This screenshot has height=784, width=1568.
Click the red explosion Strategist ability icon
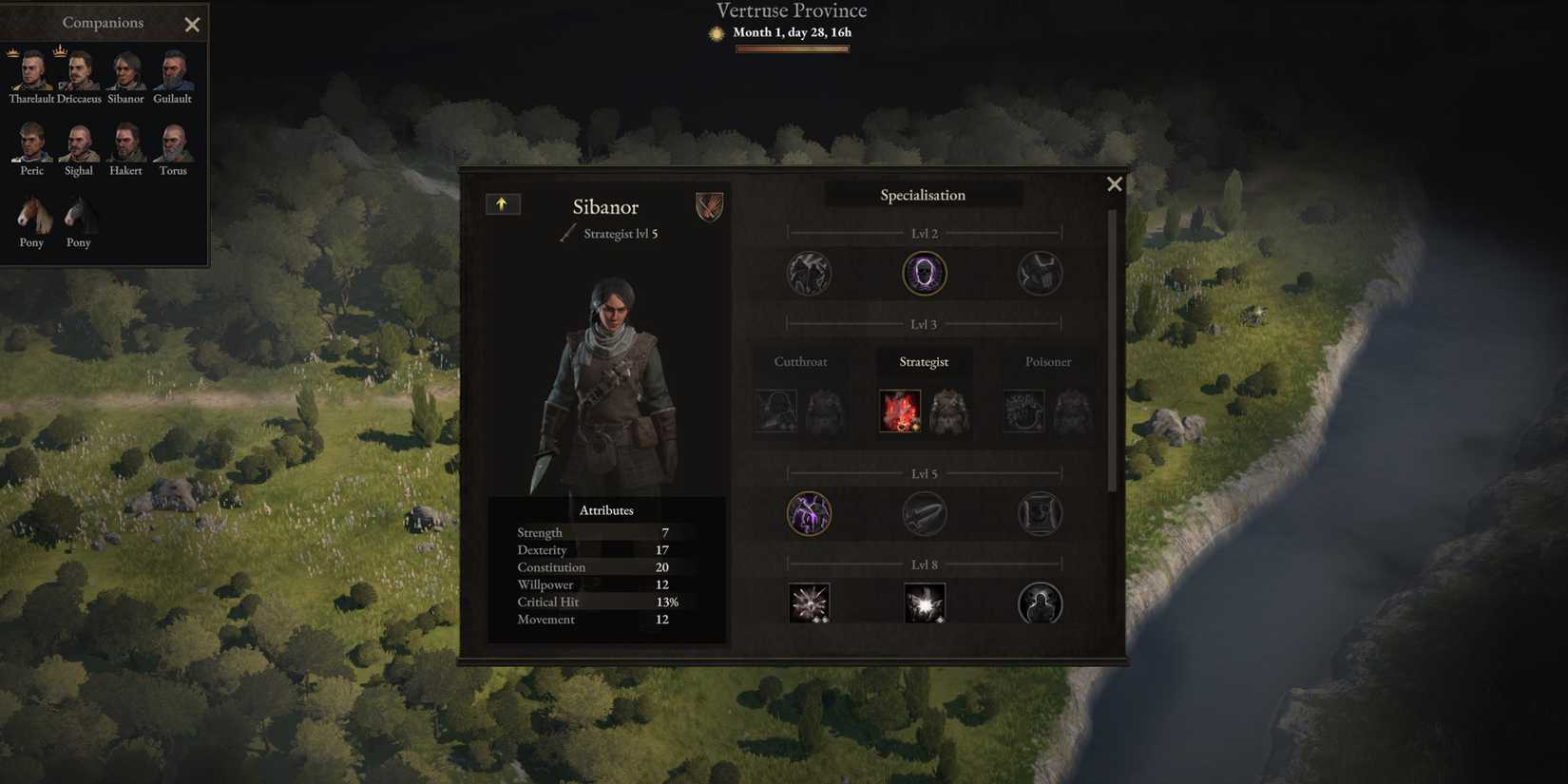point(899,410)
